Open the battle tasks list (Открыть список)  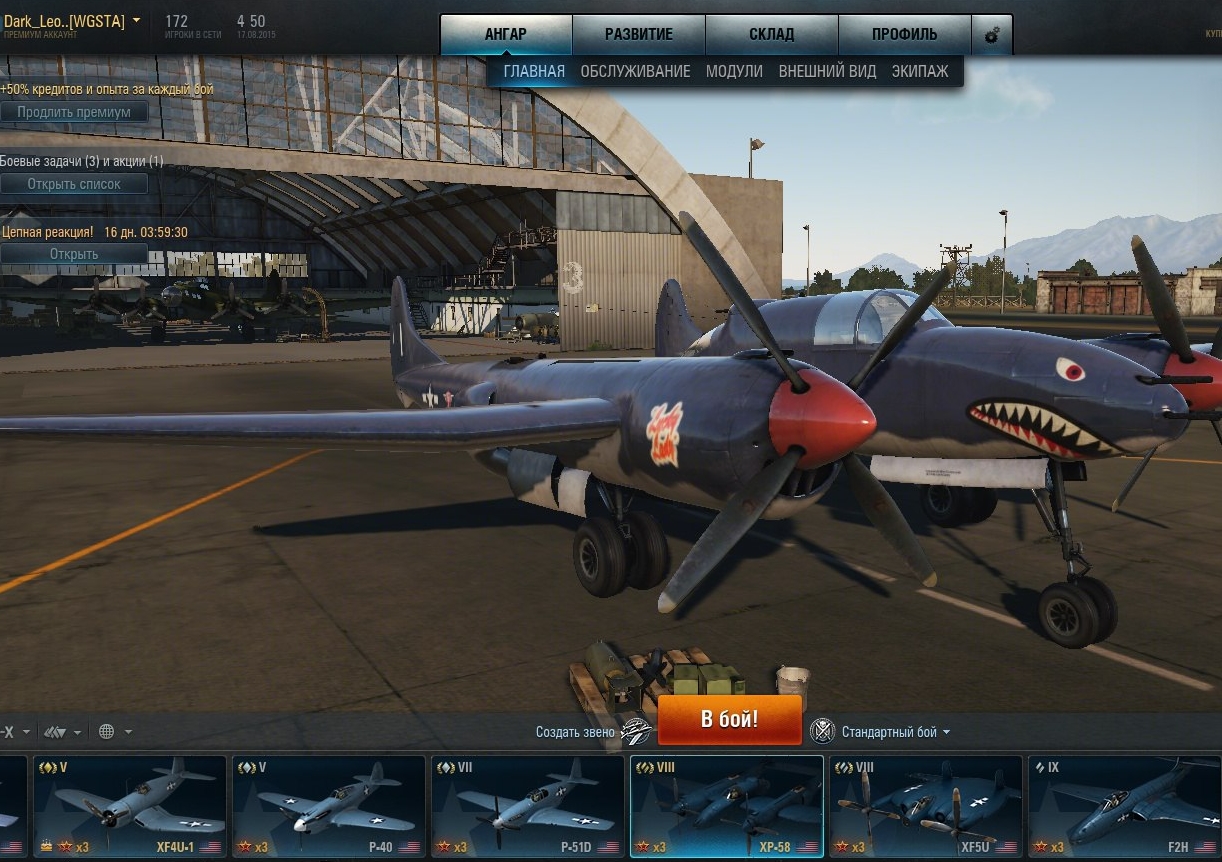tap(74, 184)
